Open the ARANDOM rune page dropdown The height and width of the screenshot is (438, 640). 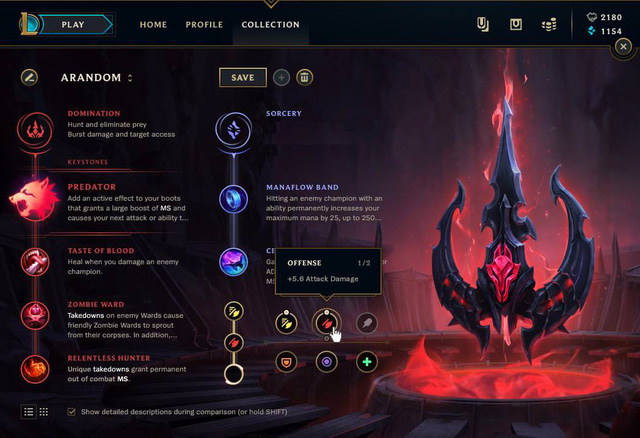tap(130, 78)
